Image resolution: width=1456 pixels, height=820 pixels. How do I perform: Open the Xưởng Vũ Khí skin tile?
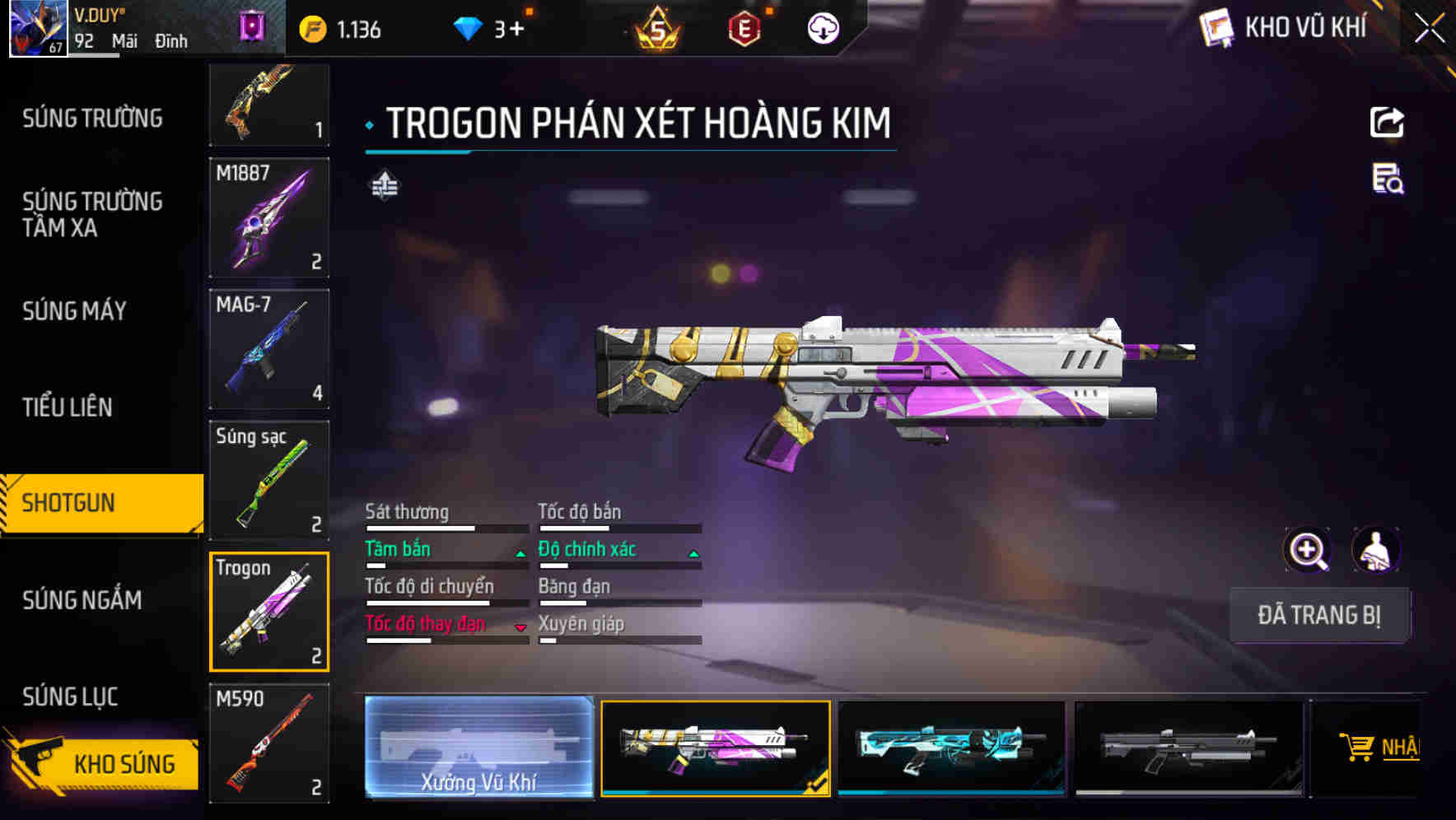(x=478, y=747)
